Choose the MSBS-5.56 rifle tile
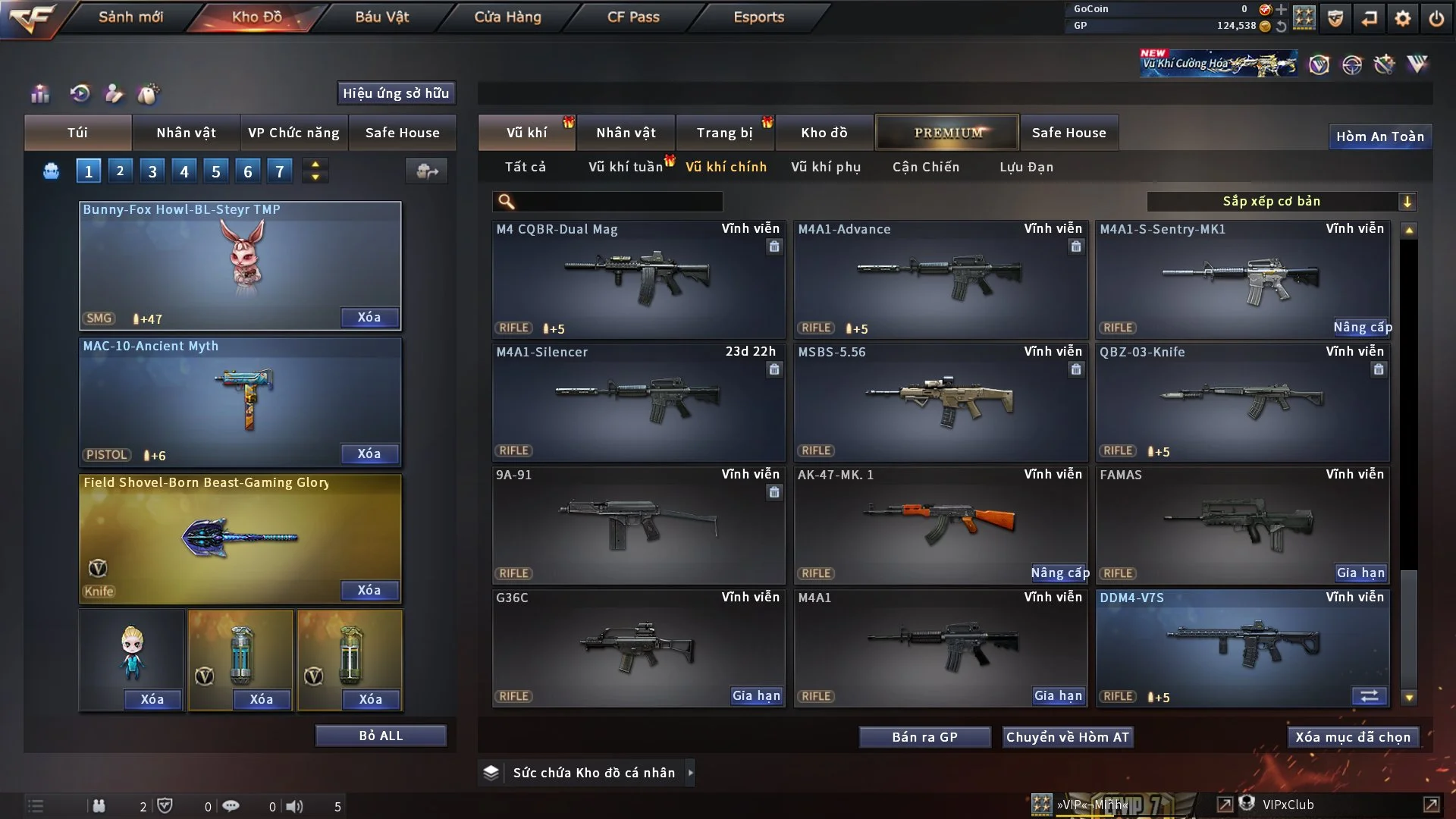 pos(940,402)
